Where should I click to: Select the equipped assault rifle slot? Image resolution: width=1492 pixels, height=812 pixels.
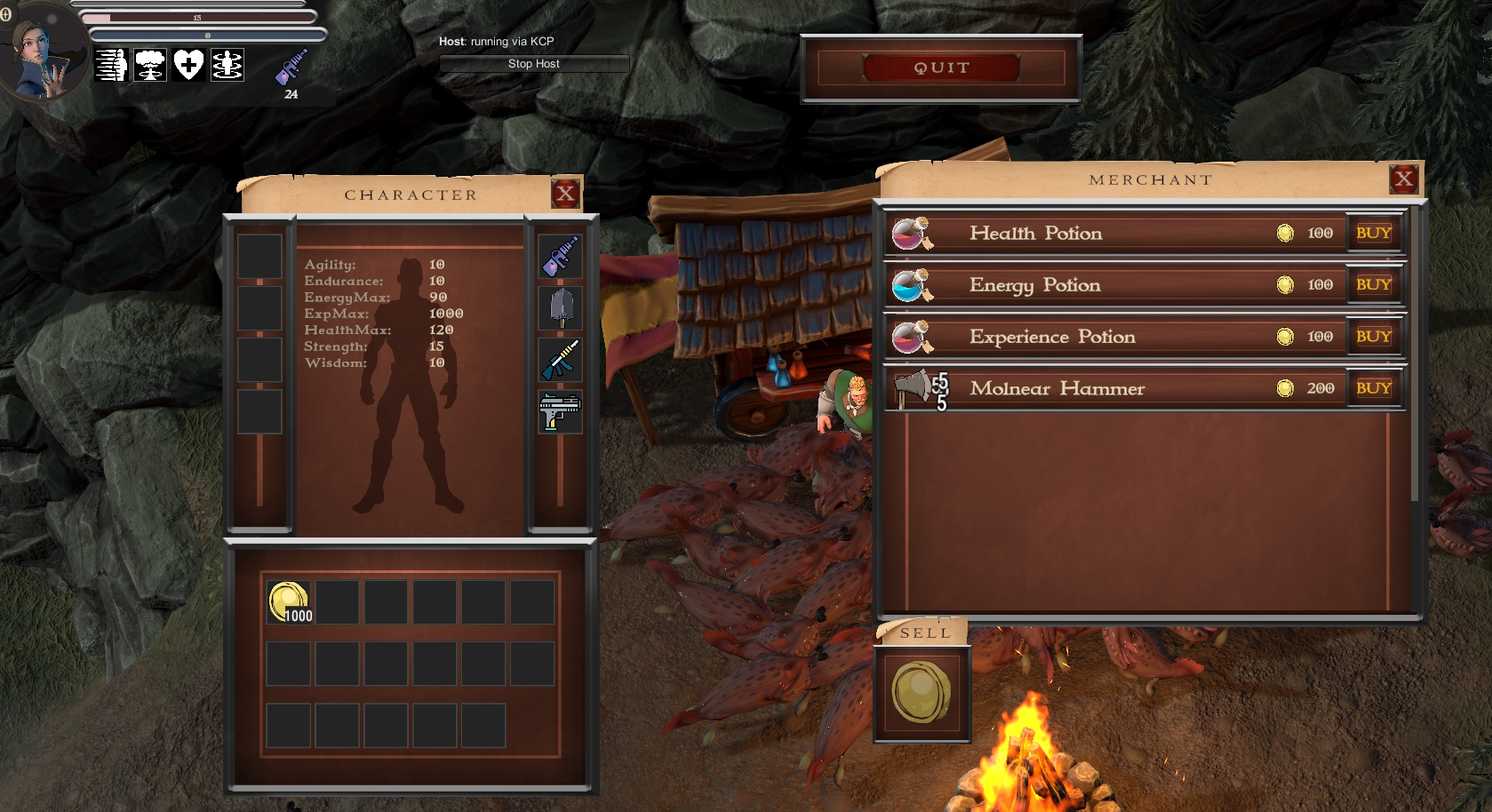point(561,359)
